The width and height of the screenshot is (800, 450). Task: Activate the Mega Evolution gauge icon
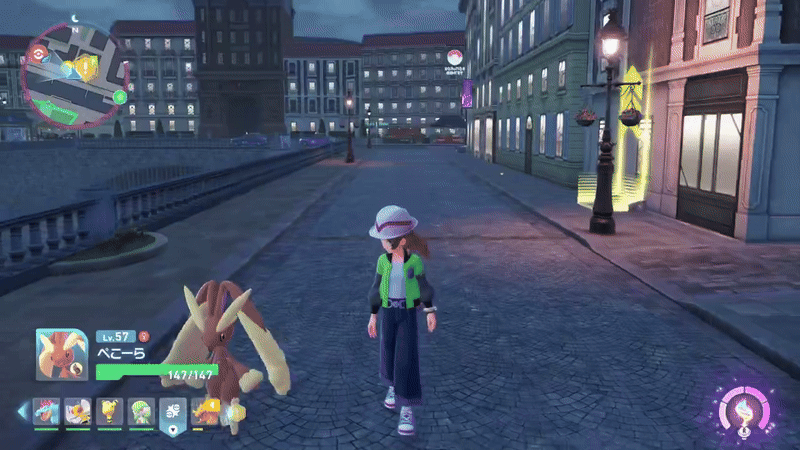pyautogui.click(x=742, y=408)
